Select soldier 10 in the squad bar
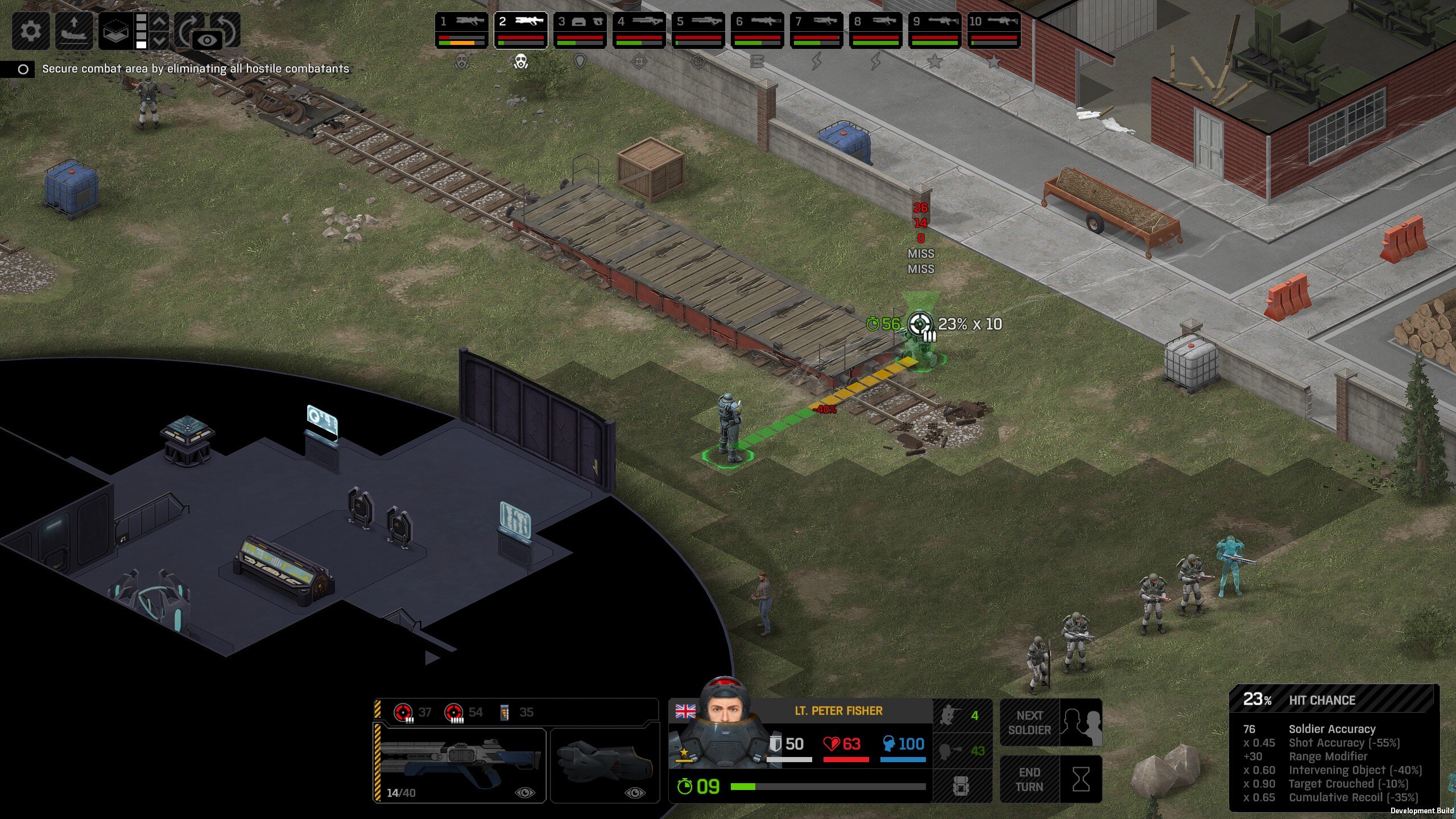This screenshot has width=1456, height=819. pos(994,30)
